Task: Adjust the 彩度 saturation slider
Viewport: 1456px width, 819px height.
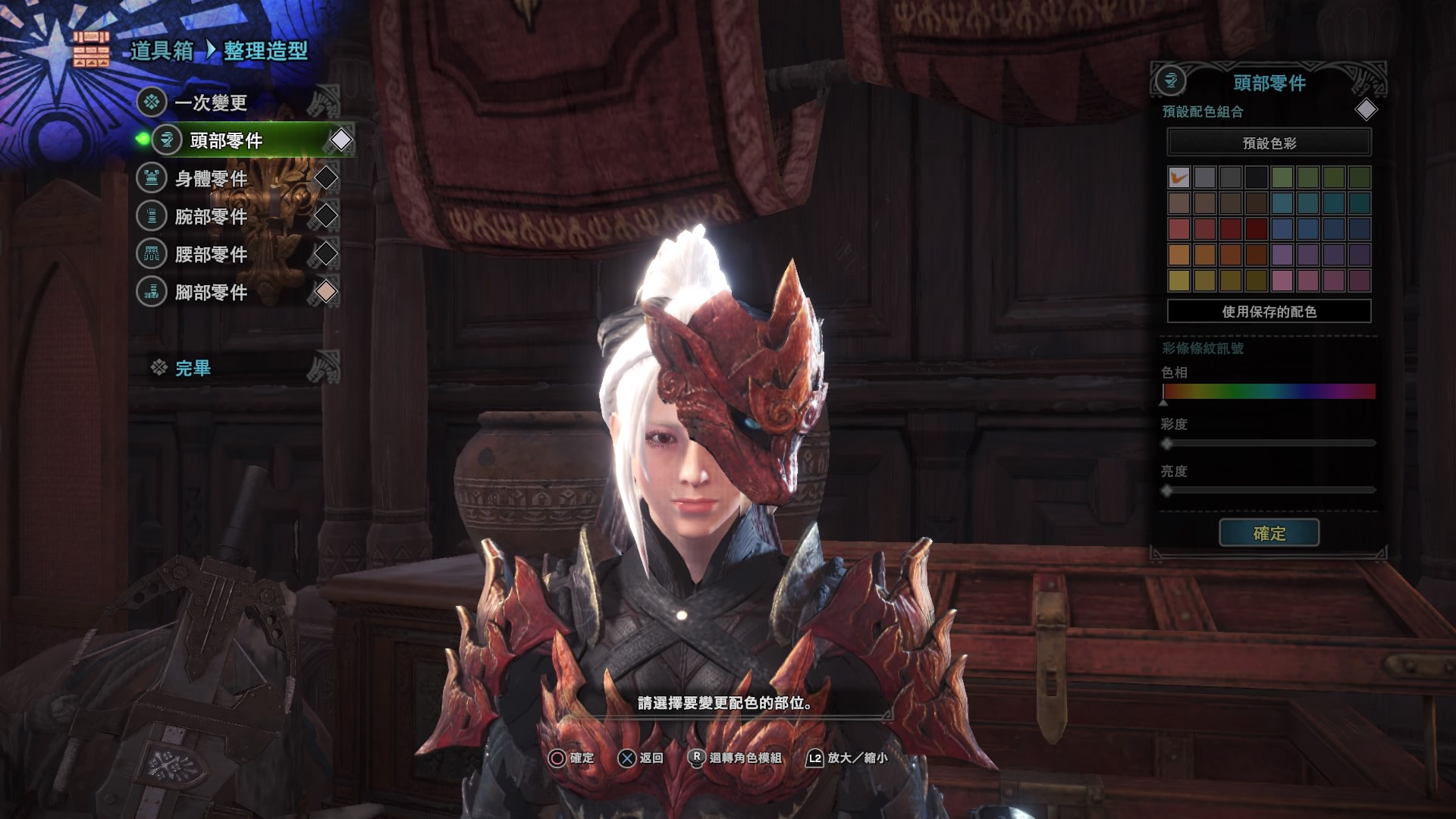Action: [1269, 443]
